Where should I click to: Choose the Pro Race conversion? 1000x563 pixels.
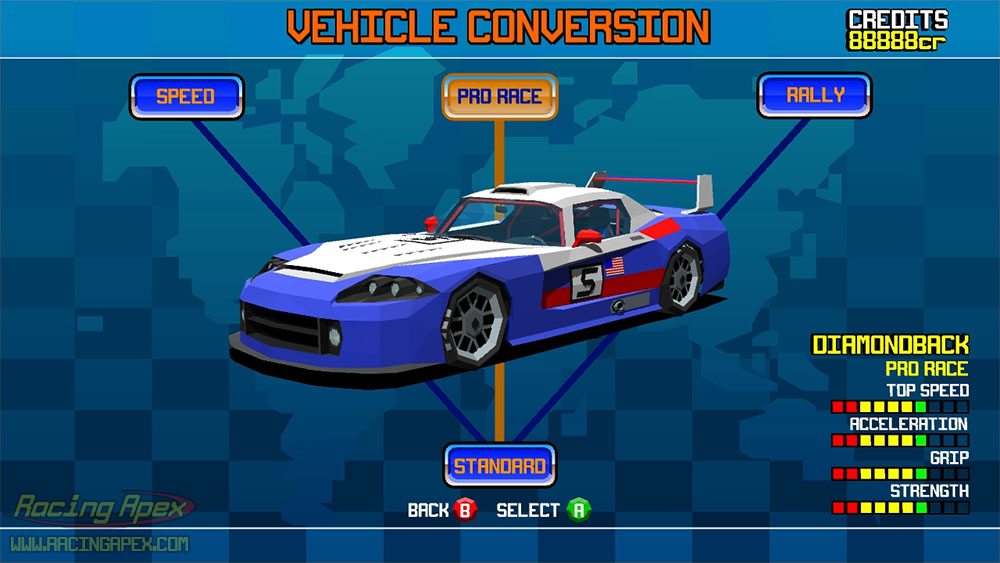(499, 97)
